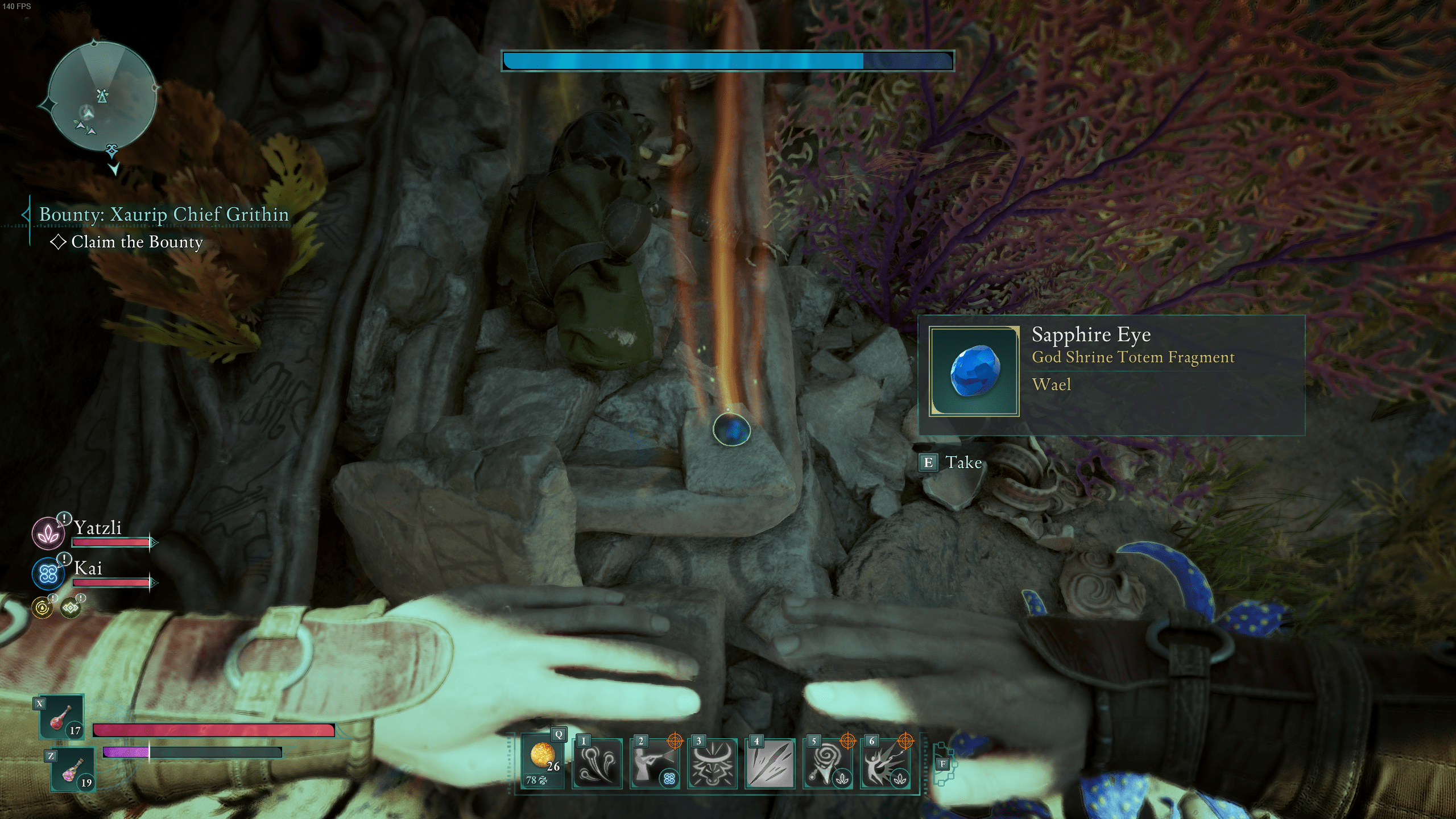Activate the slashing blades ability in slot 4
The image size is (1456, 819).
click(770, 764)
